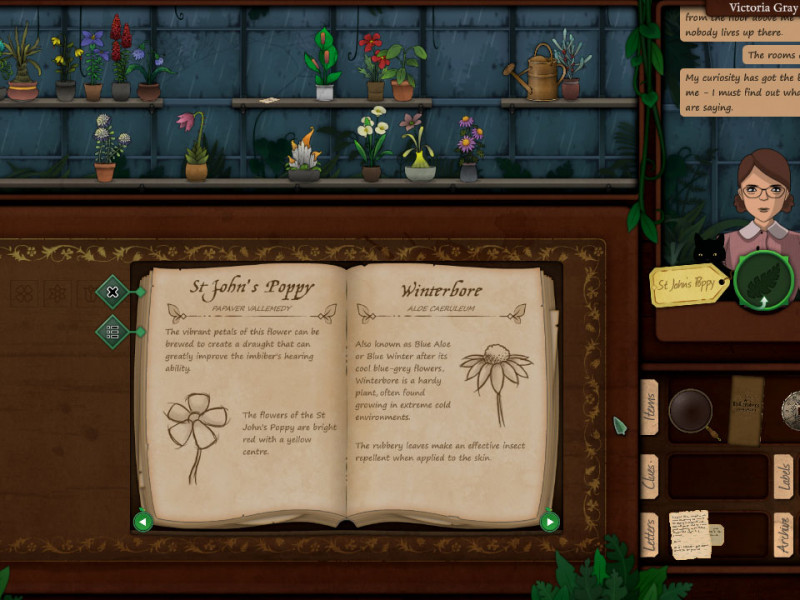Screen dimensions: 800x600
Task: Open the Clues drawer tab
Action: [x=651, y=476]
